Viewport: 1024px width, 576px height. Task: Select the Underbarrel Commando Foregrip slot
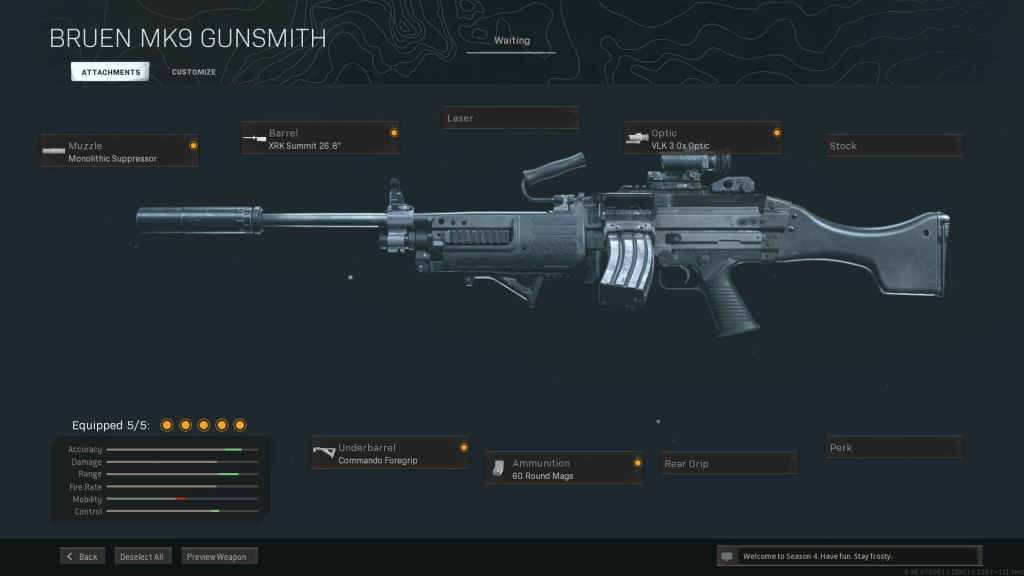tap(390, 453)
